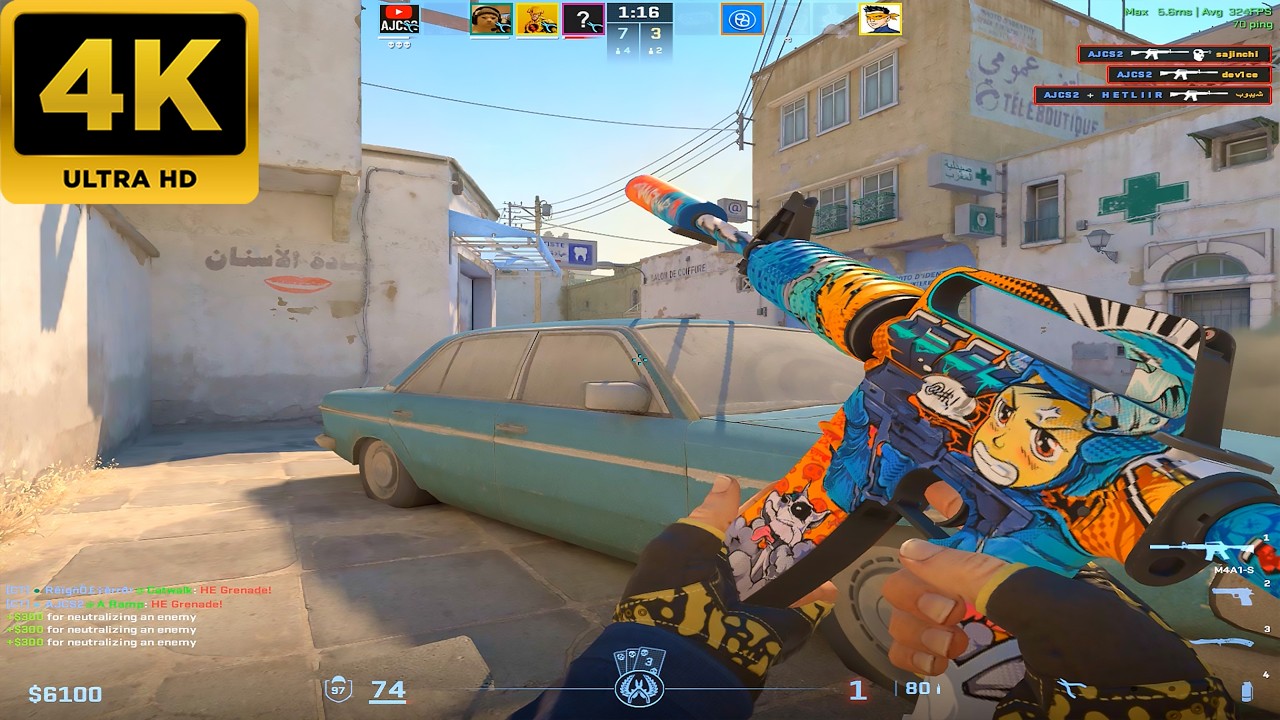1280x720 pixels.
Task: Switch to the pistol in slot 2
Action: [x=1232, y=596]
